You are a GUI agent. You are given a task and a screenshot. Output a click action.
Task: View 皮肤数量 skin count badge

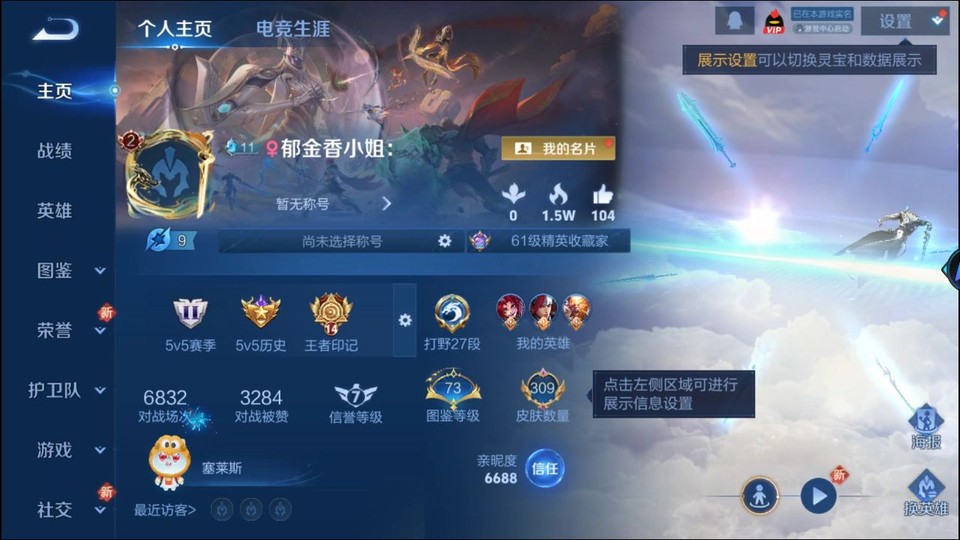click(x=543, y=396)
